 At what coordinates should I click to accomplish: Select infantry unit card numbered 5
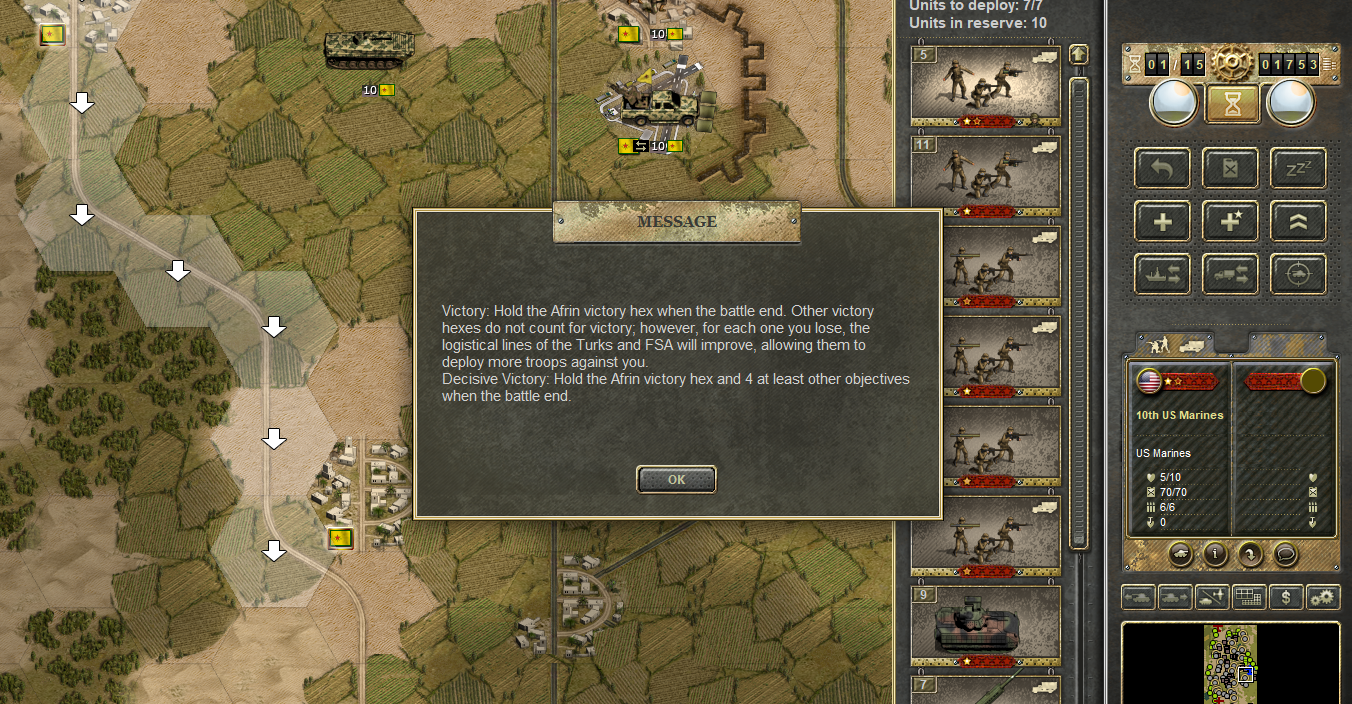pyautogui.click(x=985, y=87)
